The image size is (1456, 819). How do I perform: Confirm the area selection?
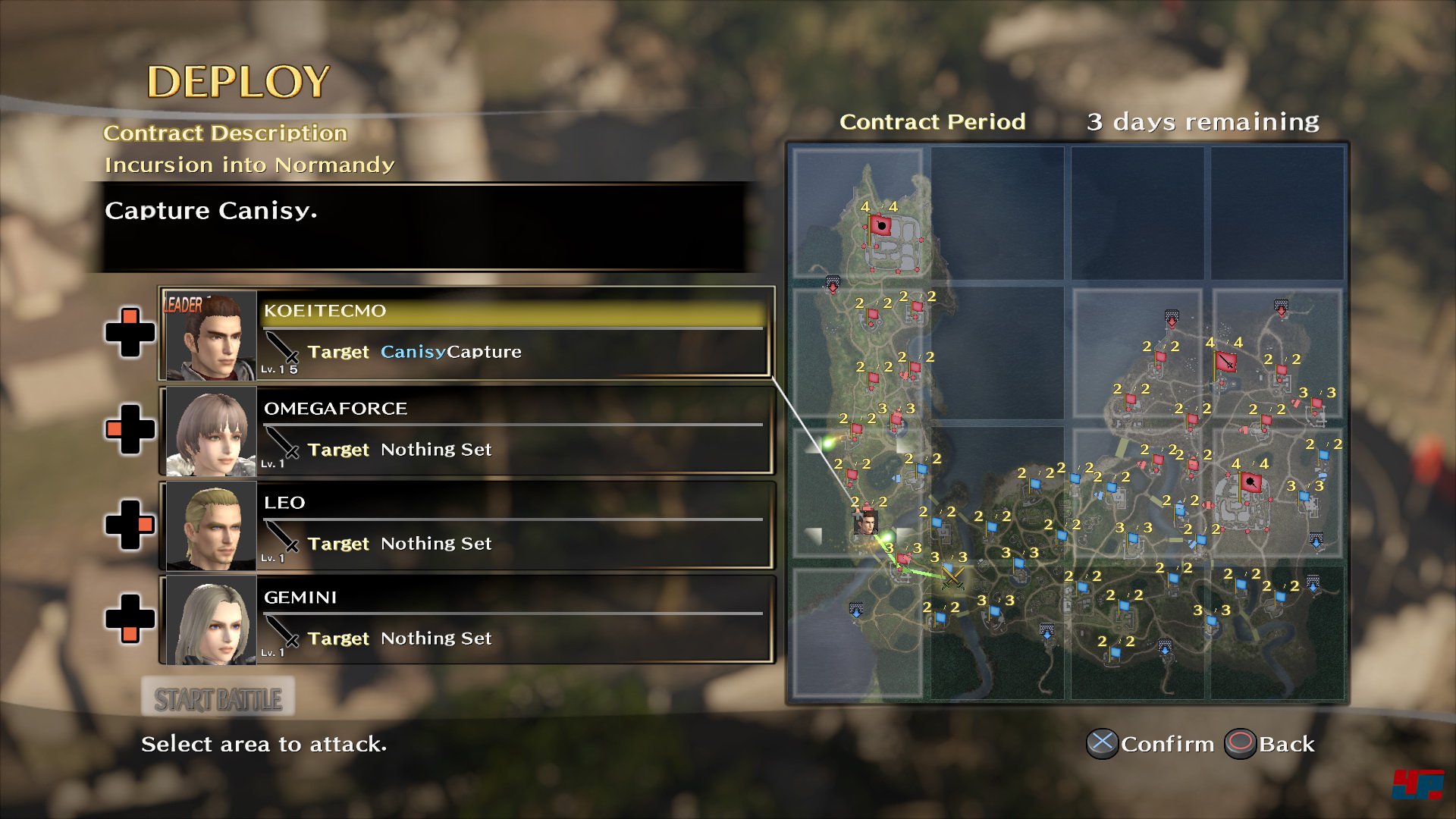tap(1151, 744)
